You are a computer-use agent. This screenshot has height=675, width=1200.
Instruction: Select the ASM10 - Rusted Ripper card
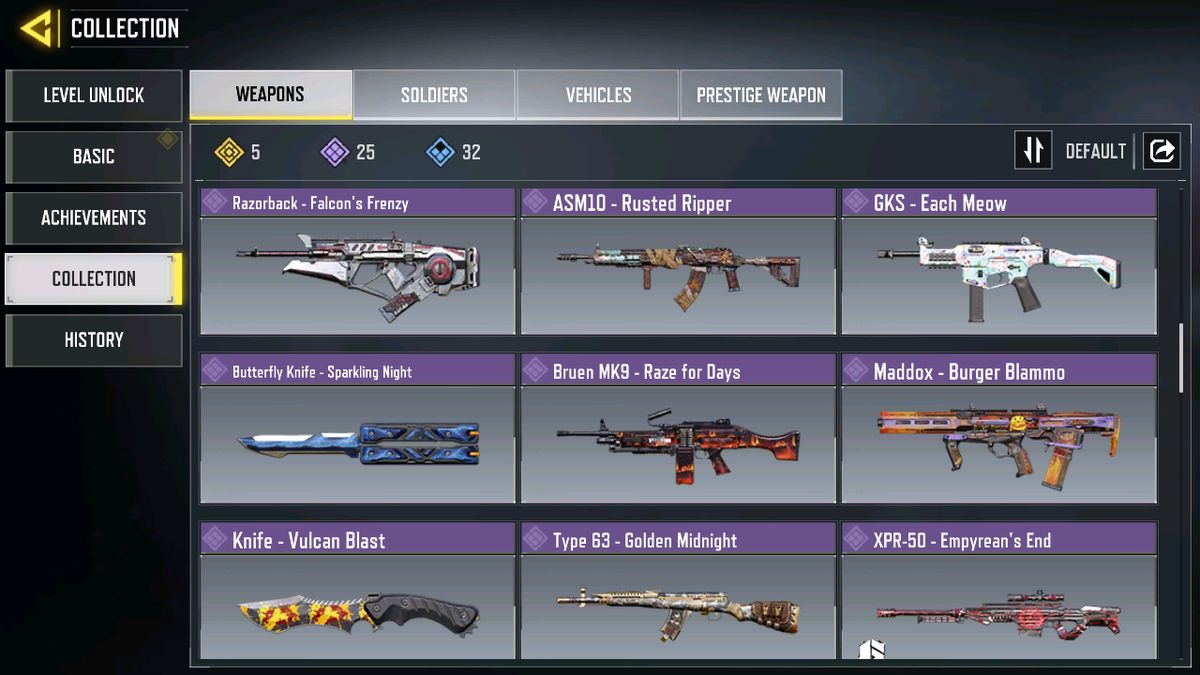[678, 262]
